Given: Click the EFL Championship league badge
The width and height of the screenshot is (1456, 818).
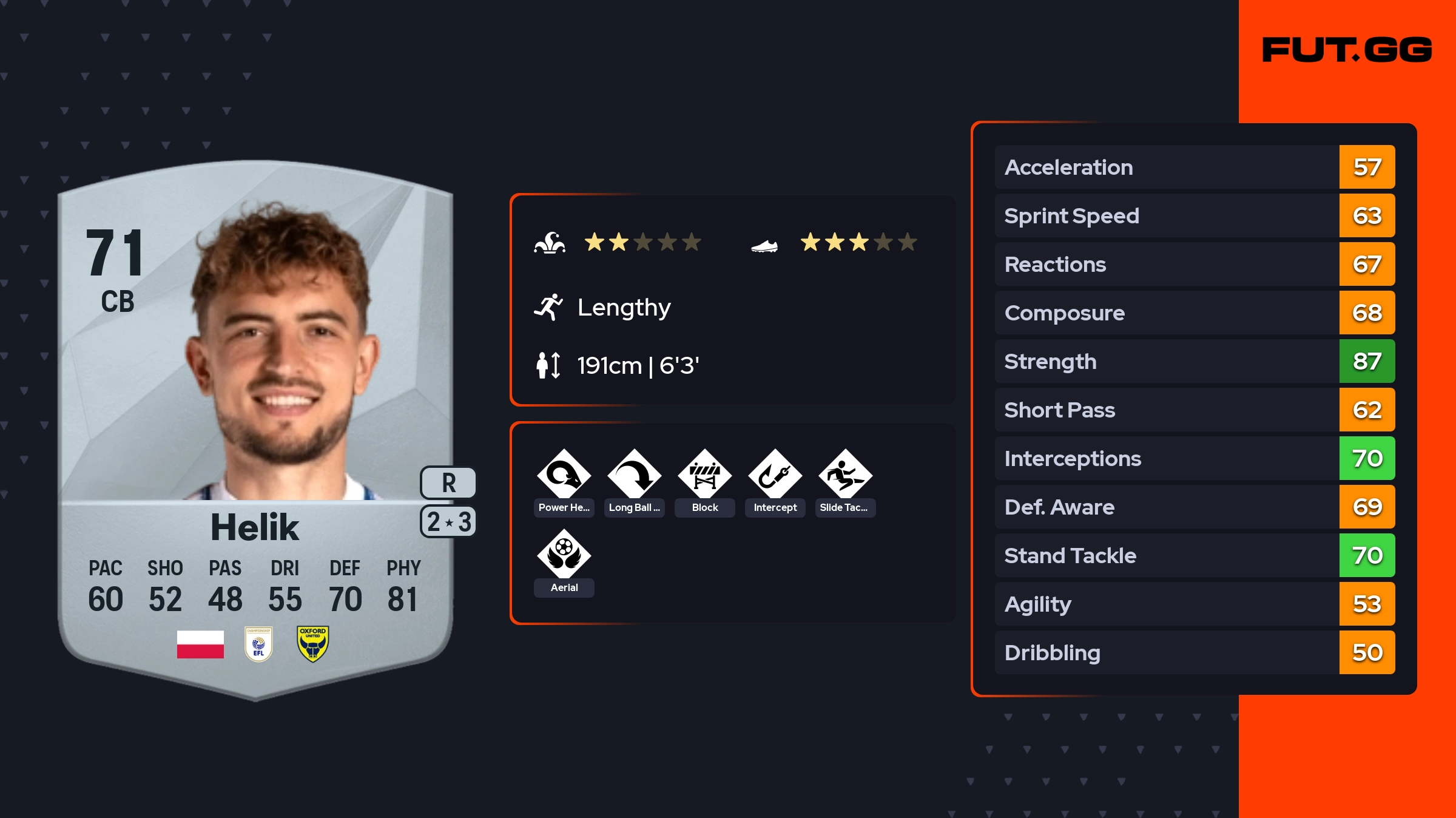Looking at the screenshot, I should click(258, 644).
